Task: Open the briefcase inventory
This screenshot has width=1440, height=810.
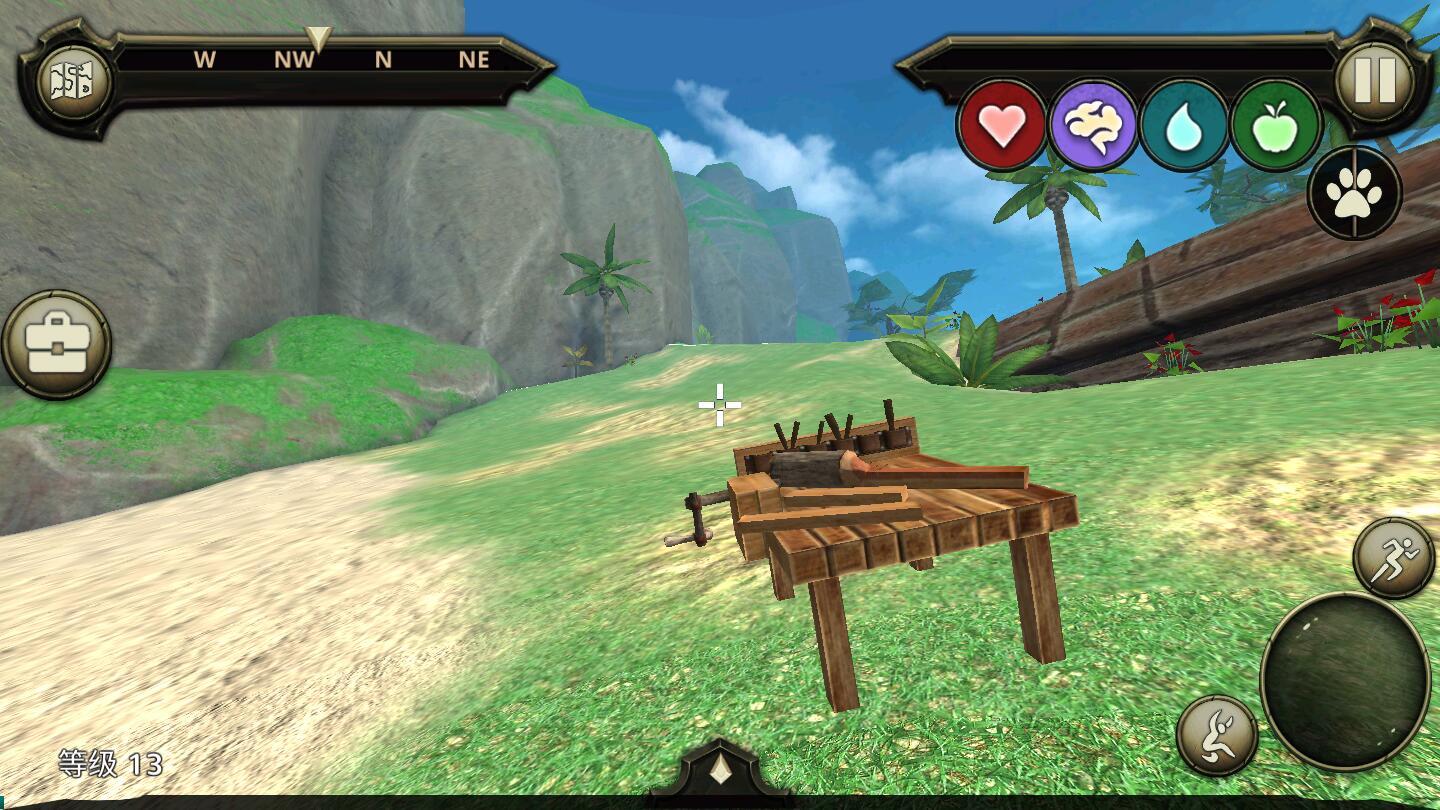Action: (56, 345)
